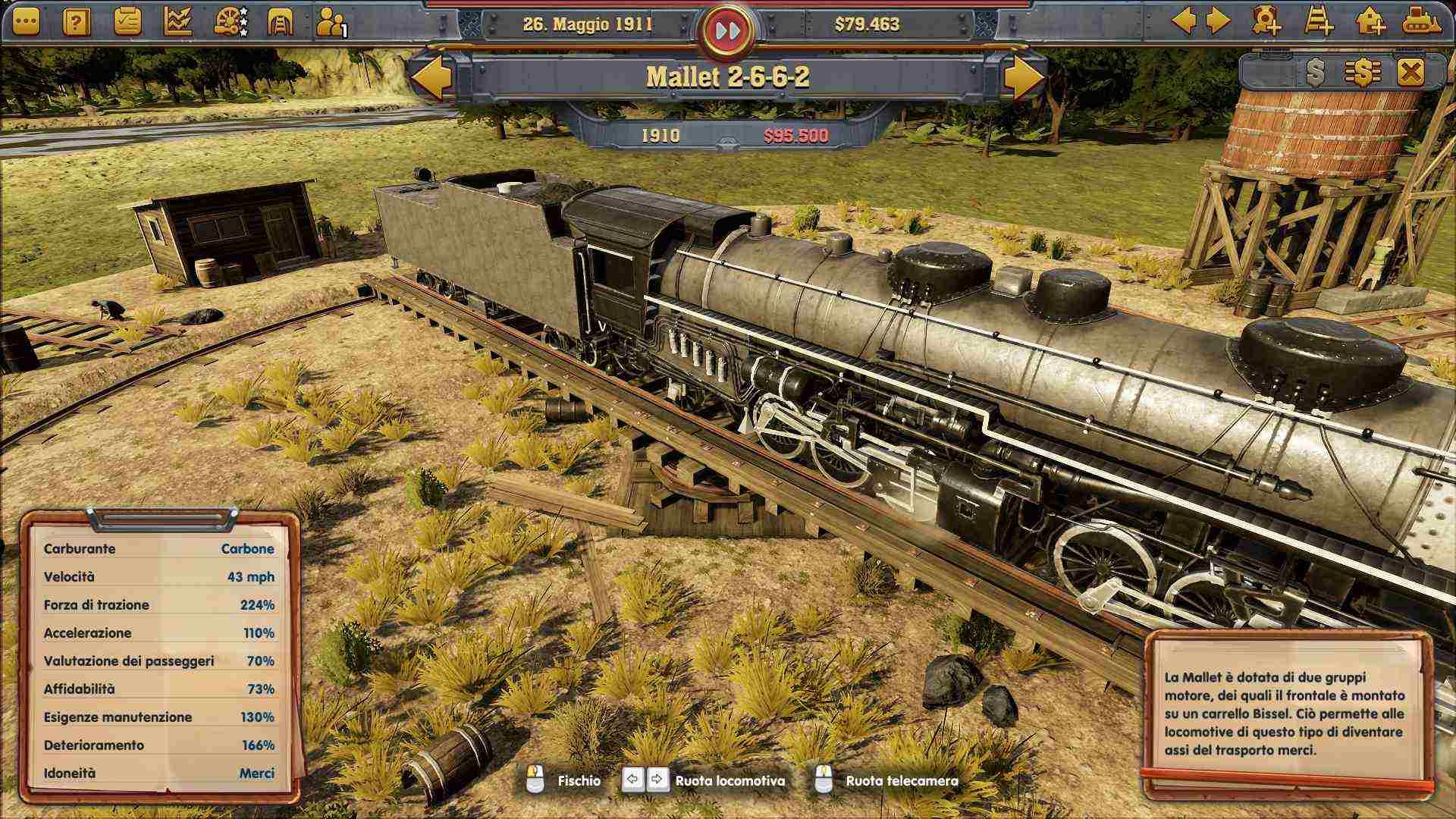Open the personnel icon with number 1
This screenshot has width=1456, height=819.
pos(331,23)
